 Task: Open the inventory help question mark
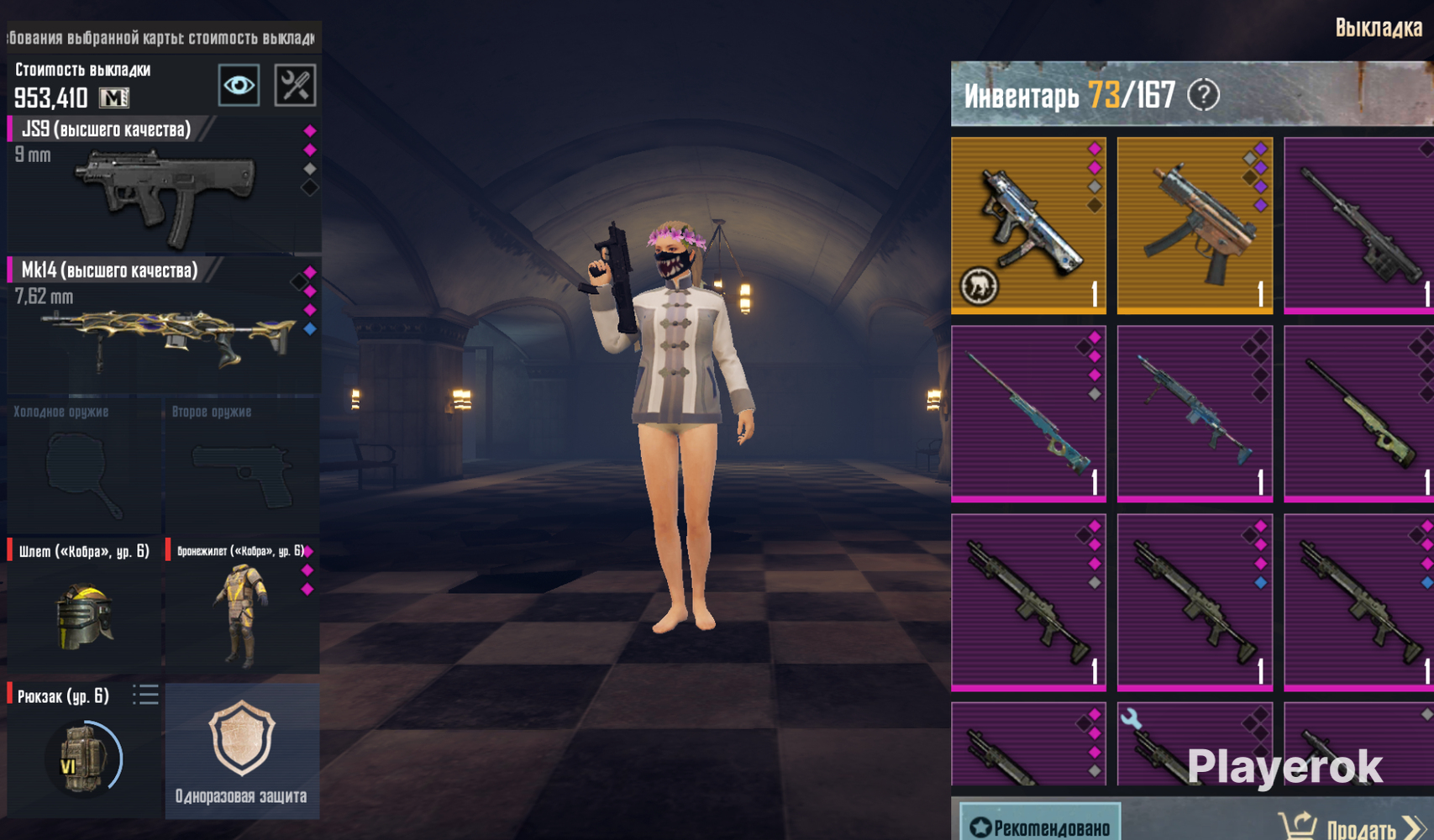[1203, 95]
